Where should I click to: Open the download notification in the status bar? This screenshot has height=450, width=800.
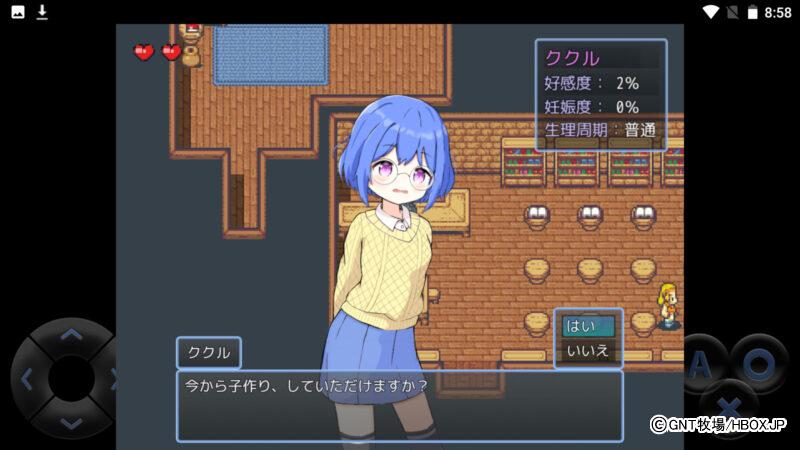coord(42,12)
